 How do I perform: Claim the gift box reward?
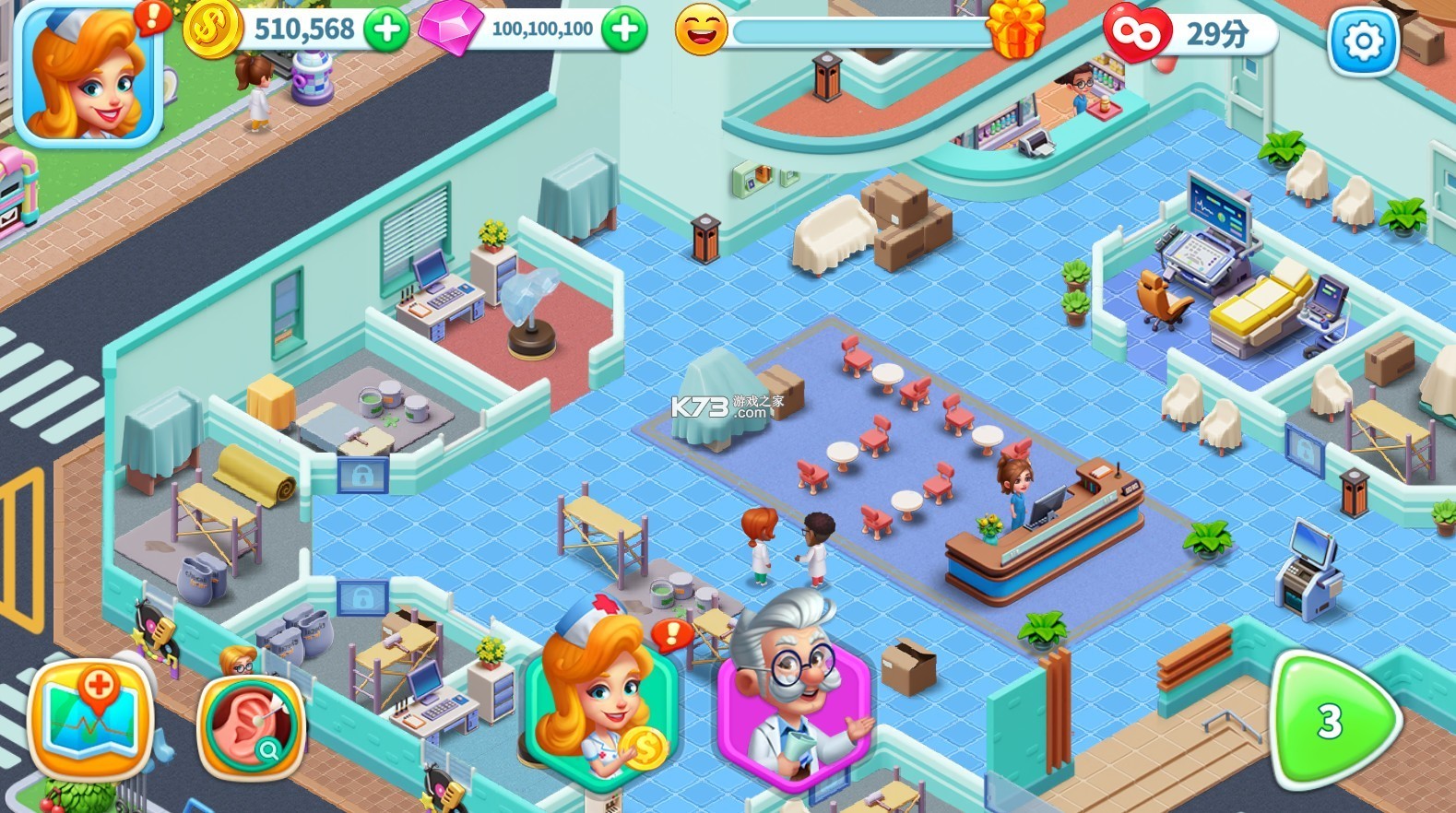(x=1015, y=29)
